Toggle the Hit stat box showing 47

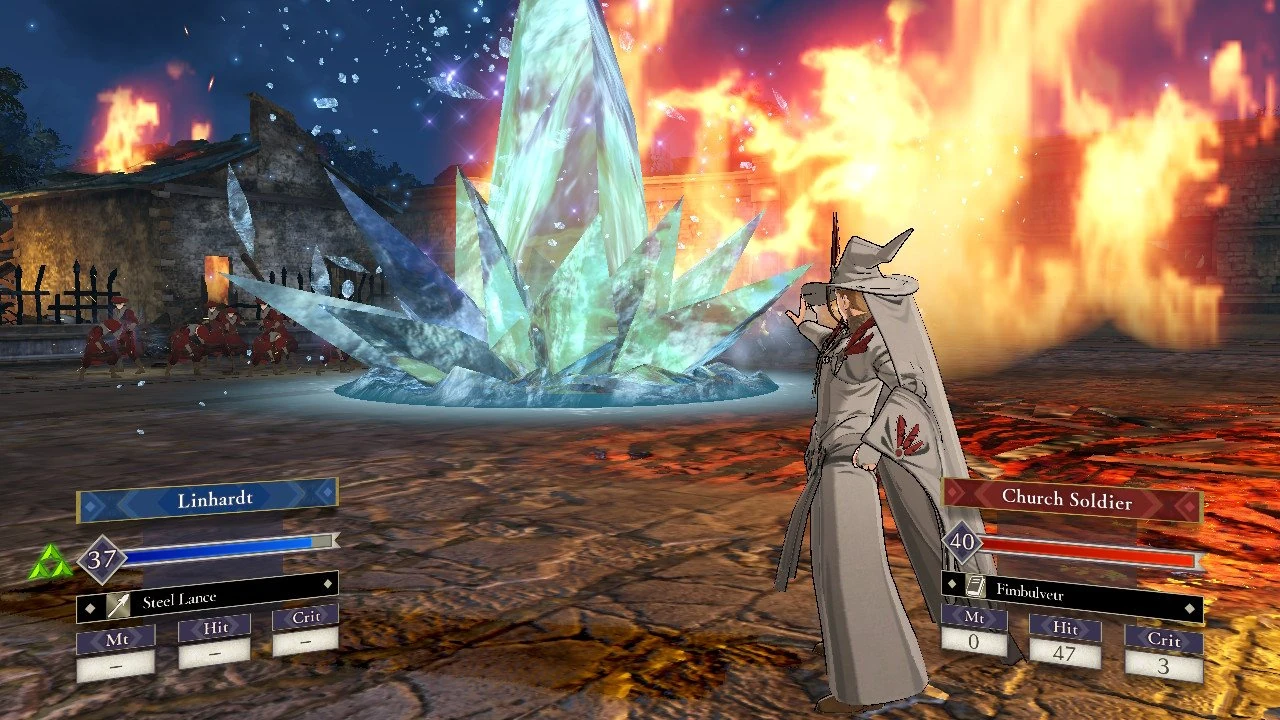tap(1064, 647)
